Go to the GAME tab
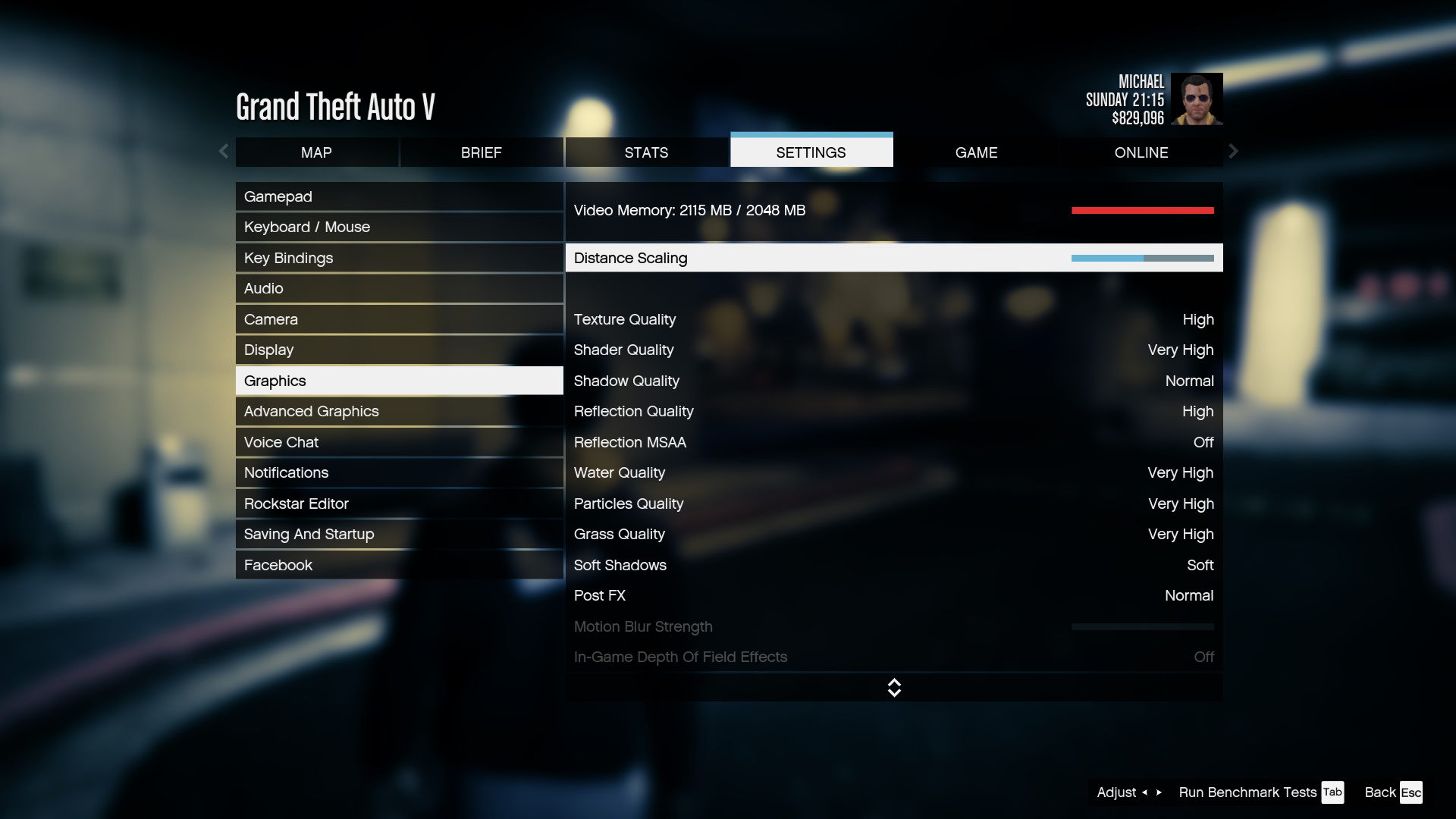 click(x=976, y=152)
